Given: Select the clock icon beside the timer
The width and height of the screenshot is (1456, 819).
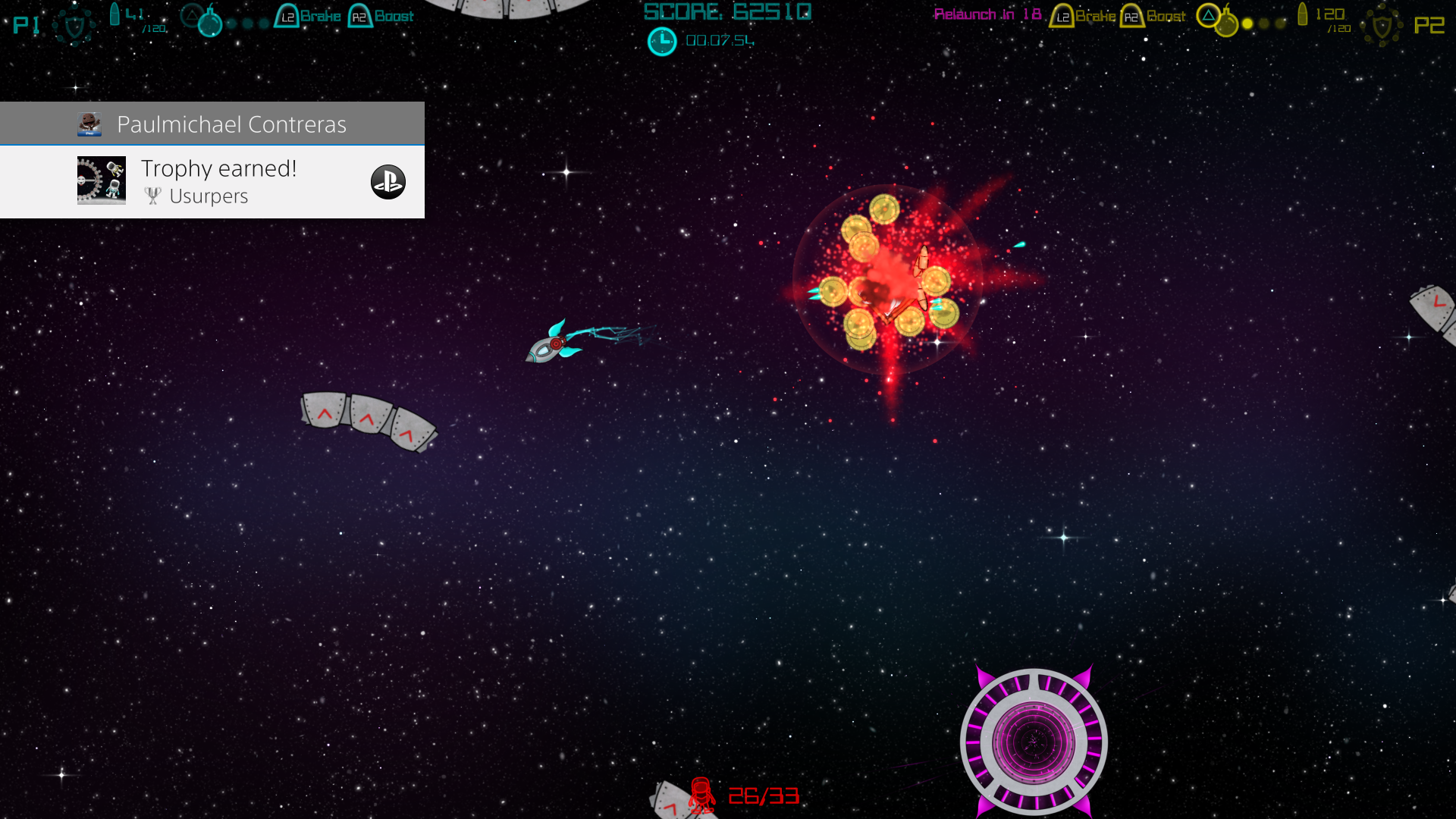Looking at the screenshot, I should point(662,41).
